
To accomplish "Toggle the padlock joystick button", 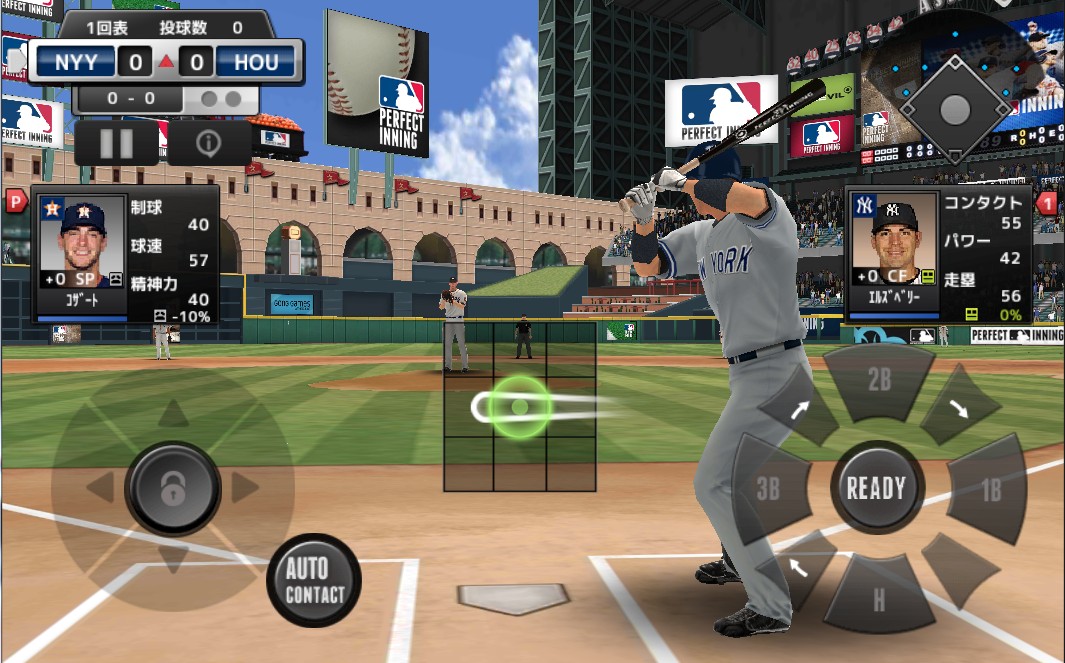I will point(173,488).
